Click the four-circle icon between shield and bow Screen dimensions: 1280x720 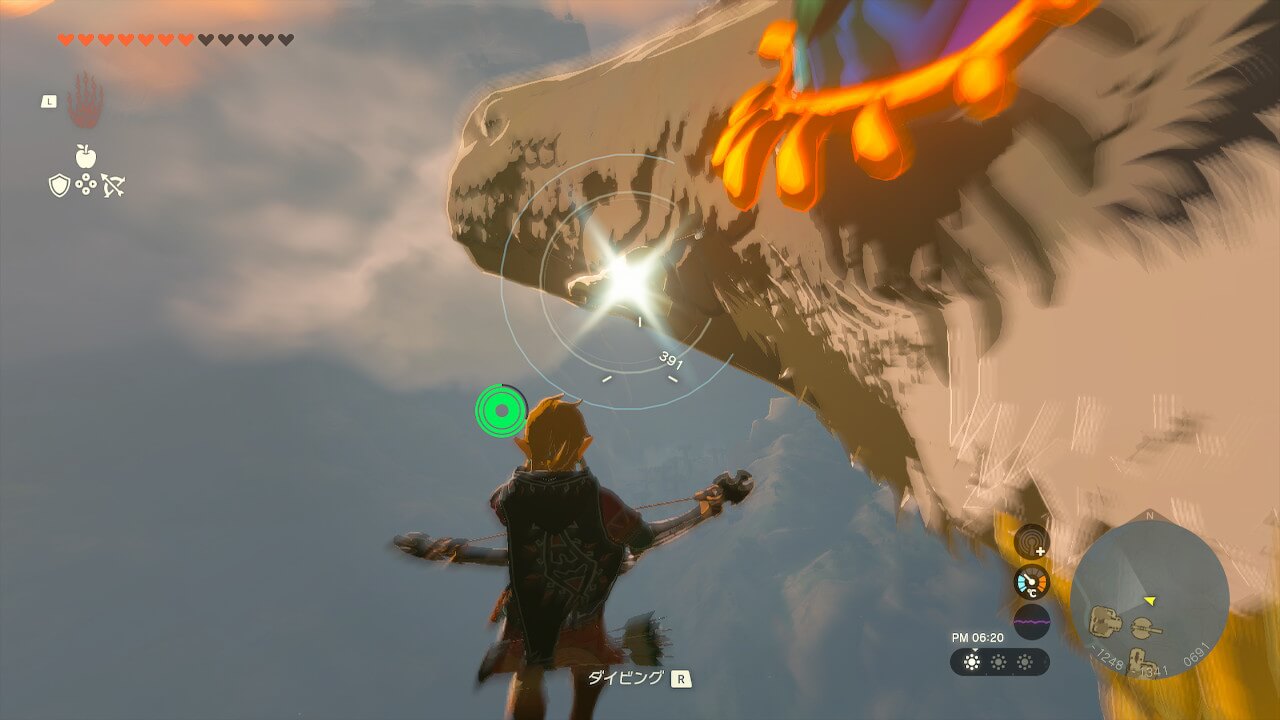coord(86,185)
